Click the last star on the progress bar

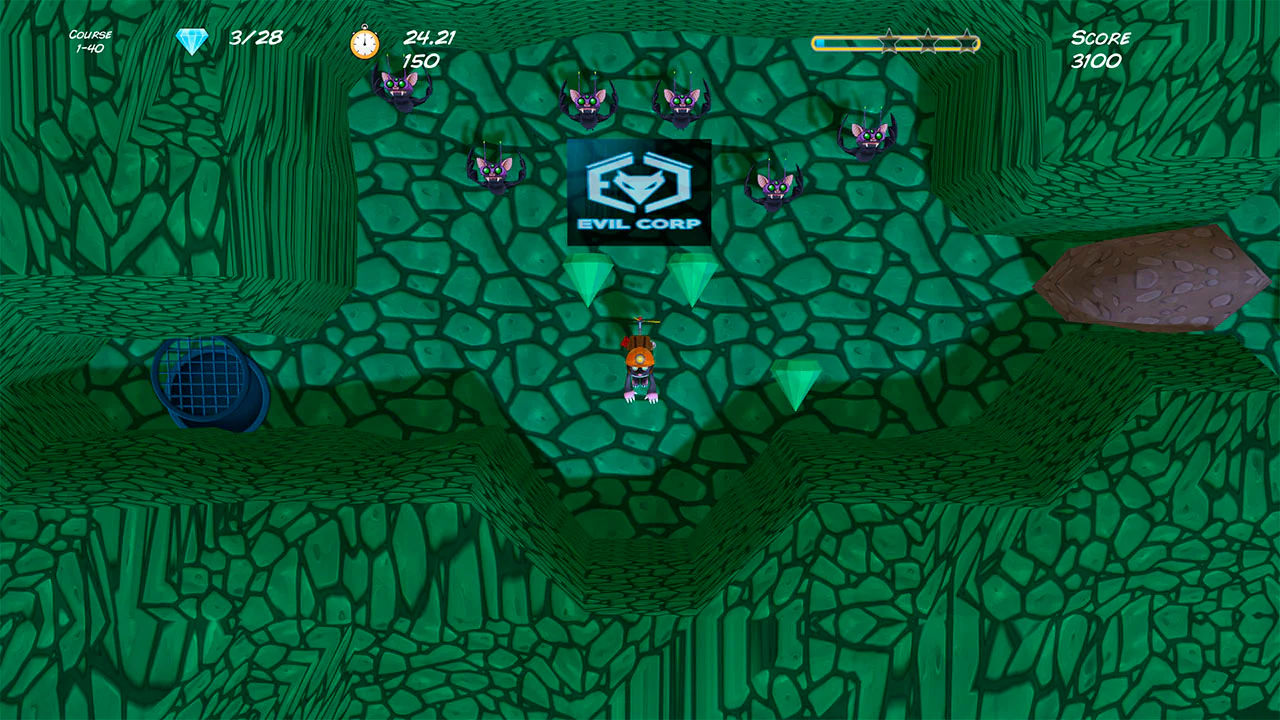click(x=968, y=42)
